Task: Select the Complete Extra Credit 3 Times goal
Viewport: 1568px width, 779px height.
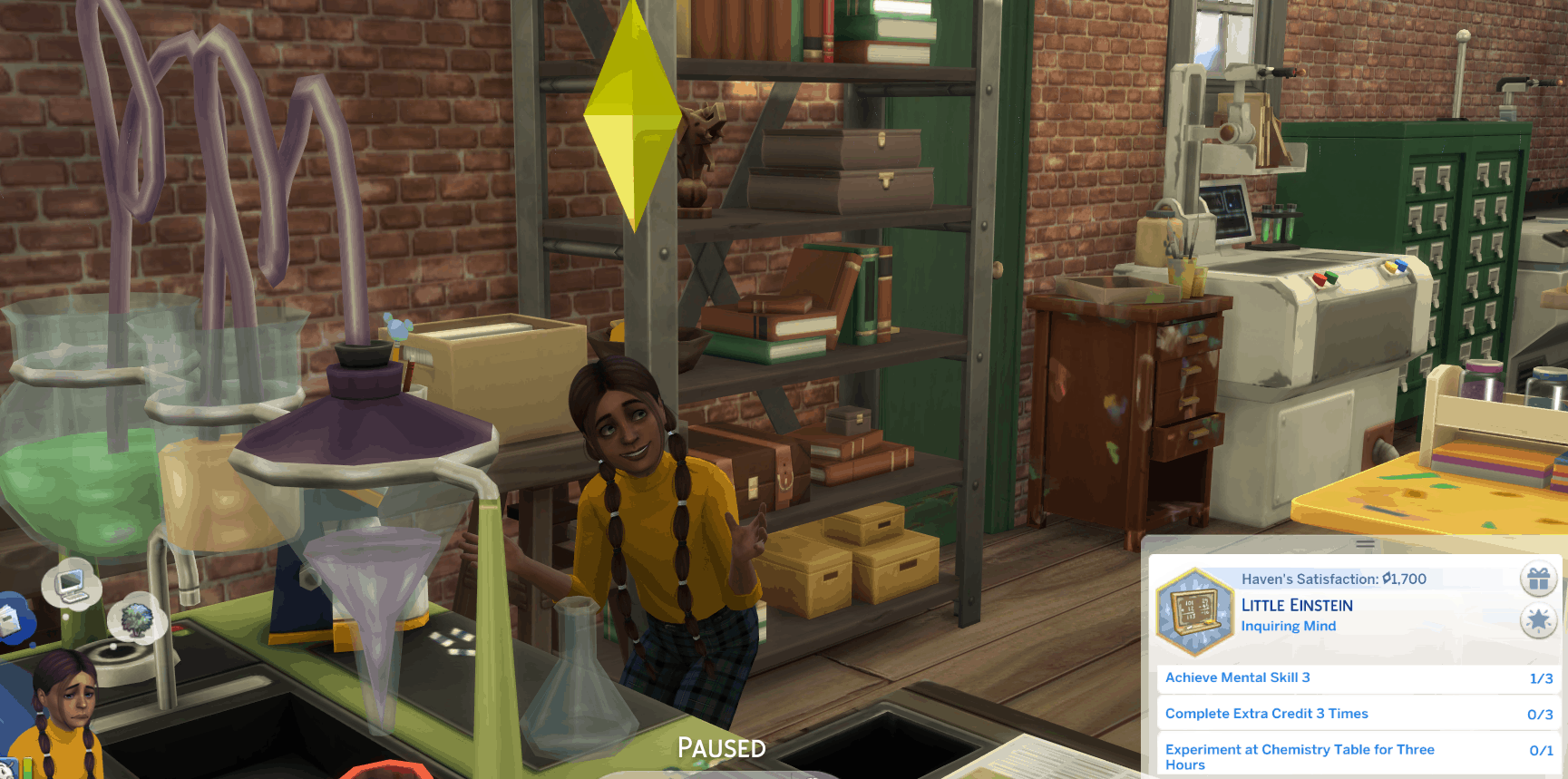Action: click(x=1358, y=715)
